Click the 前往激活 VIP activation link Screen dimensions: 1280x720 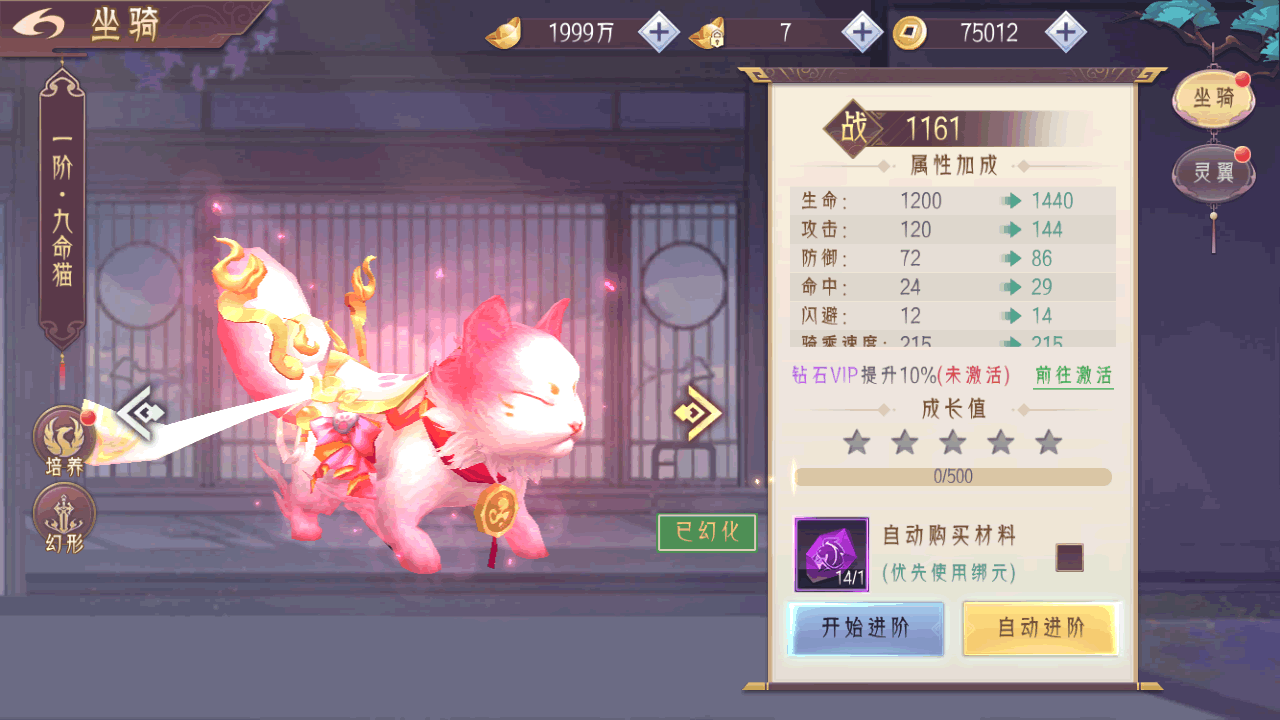[x=1073, y=376]
